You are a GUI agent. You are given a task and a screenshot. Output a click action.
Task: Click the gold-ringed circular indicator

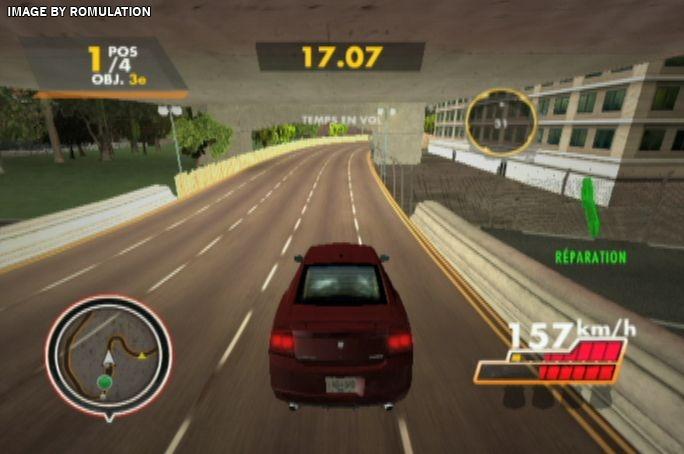coord(501,122)
